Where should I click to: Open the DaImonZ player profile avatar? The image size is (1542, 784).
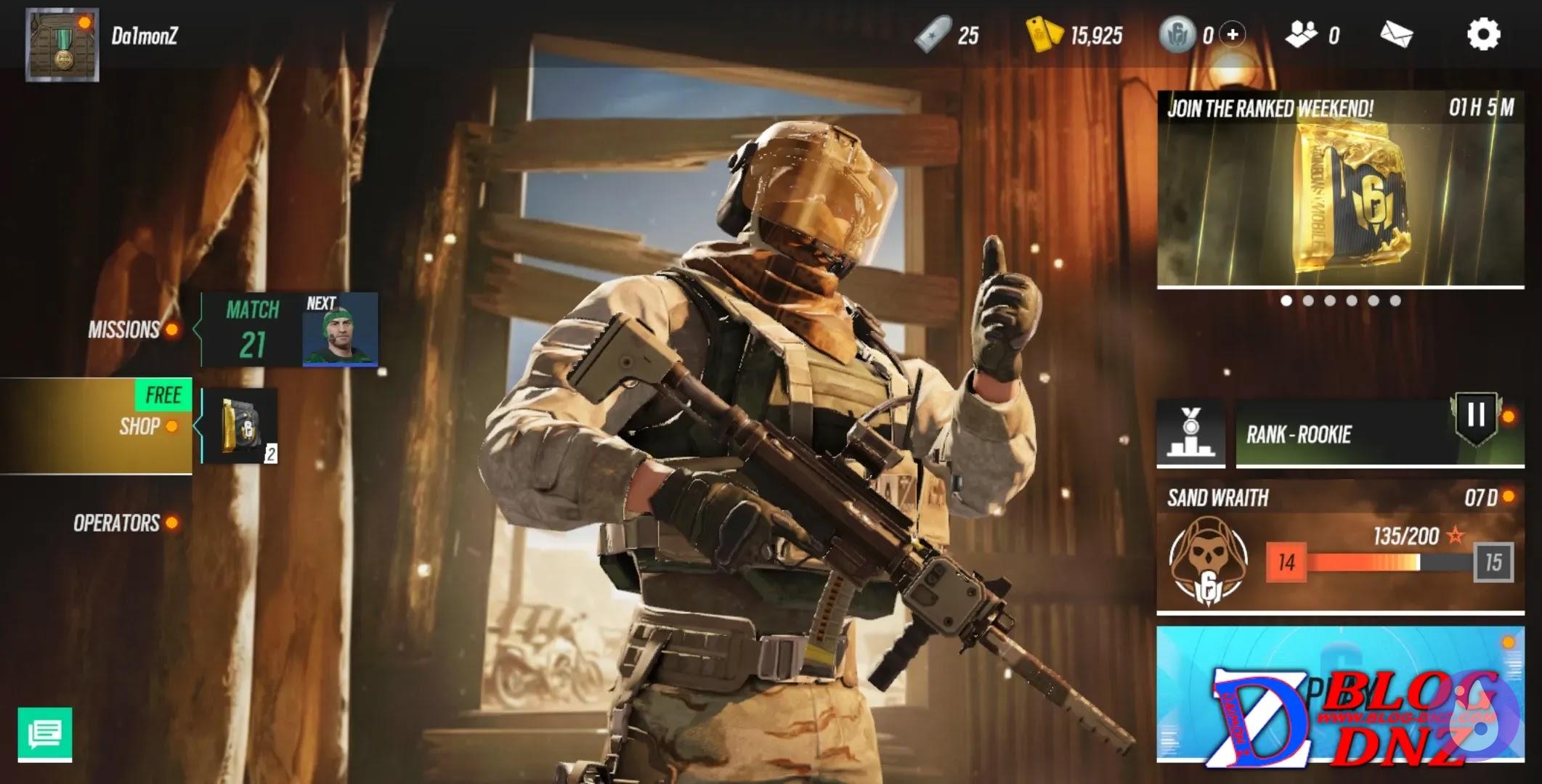coord(62,44)
